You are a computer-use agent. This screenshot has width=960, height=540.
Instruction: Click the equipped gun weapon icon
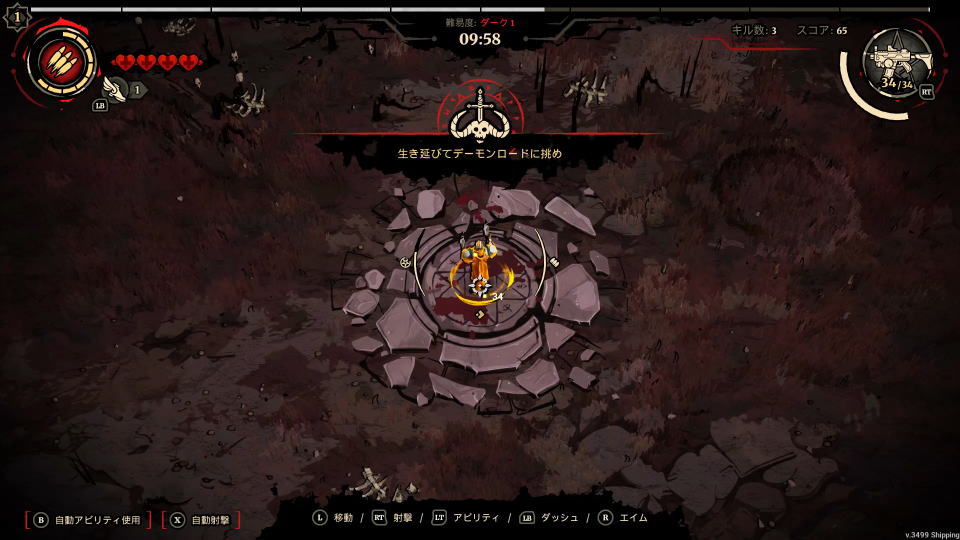click(x=897, y=60)
